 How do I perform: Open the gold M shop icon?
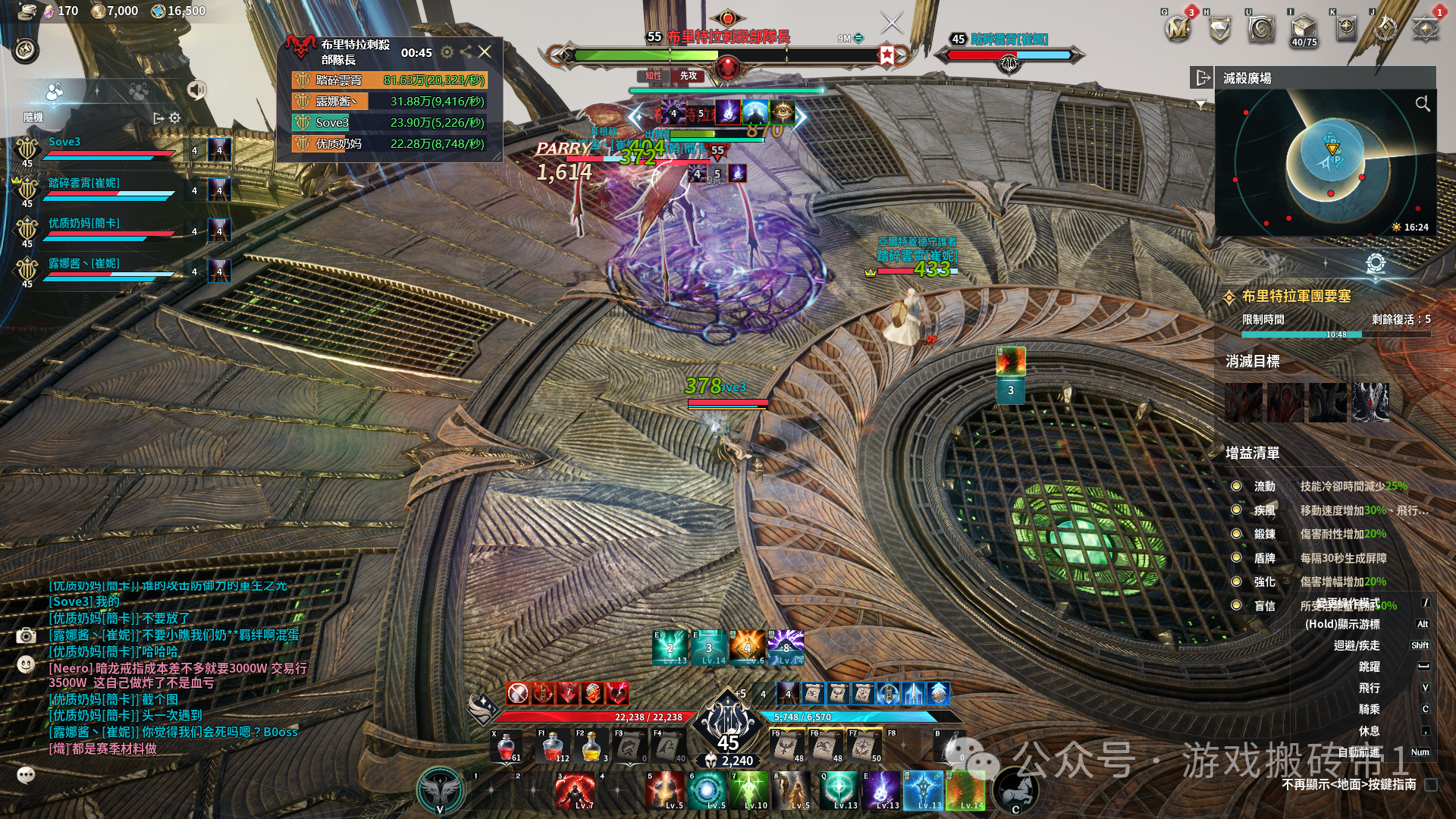pyautogui.click(x=1178, y=30)
